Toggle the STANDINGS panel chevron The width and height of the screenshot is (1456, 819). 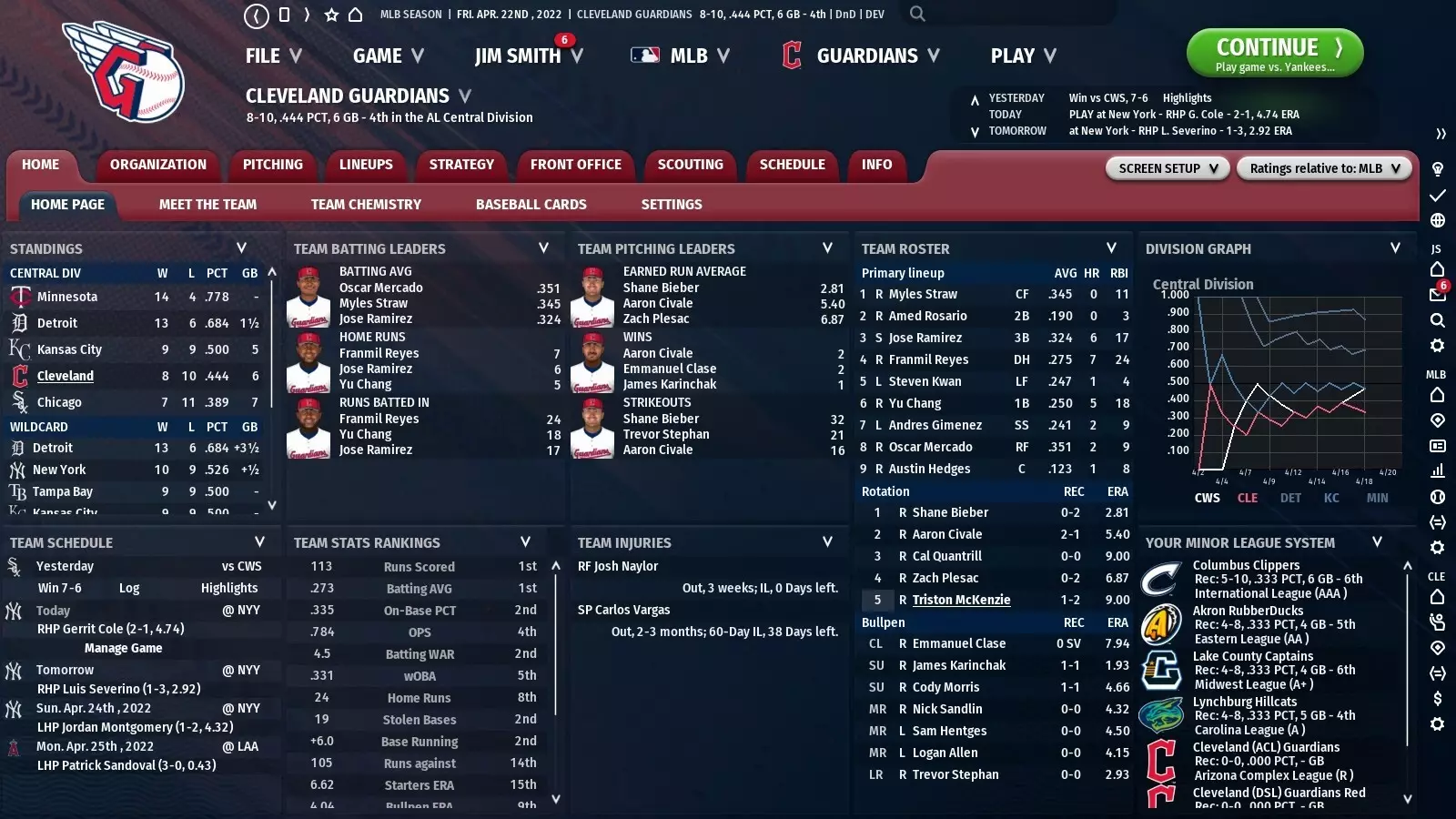pos(242,248)
